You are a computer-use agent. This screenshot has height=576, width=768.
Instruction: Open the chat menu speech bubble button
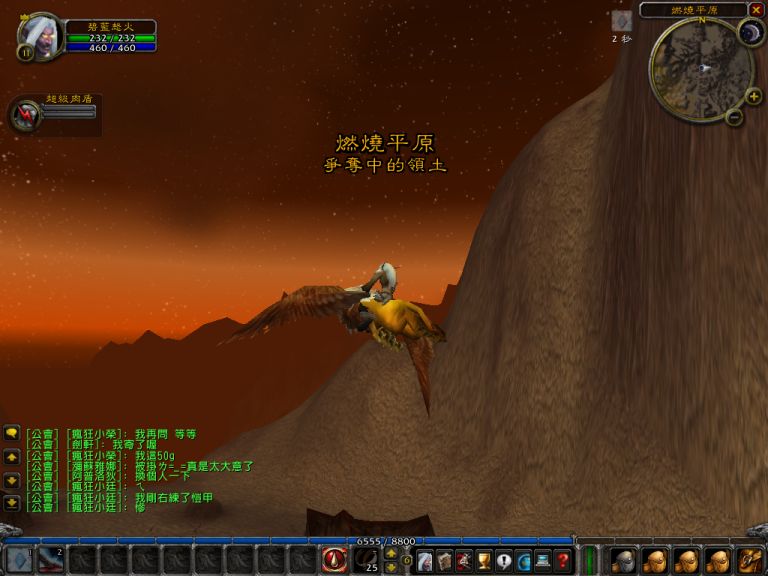[12, 433]
